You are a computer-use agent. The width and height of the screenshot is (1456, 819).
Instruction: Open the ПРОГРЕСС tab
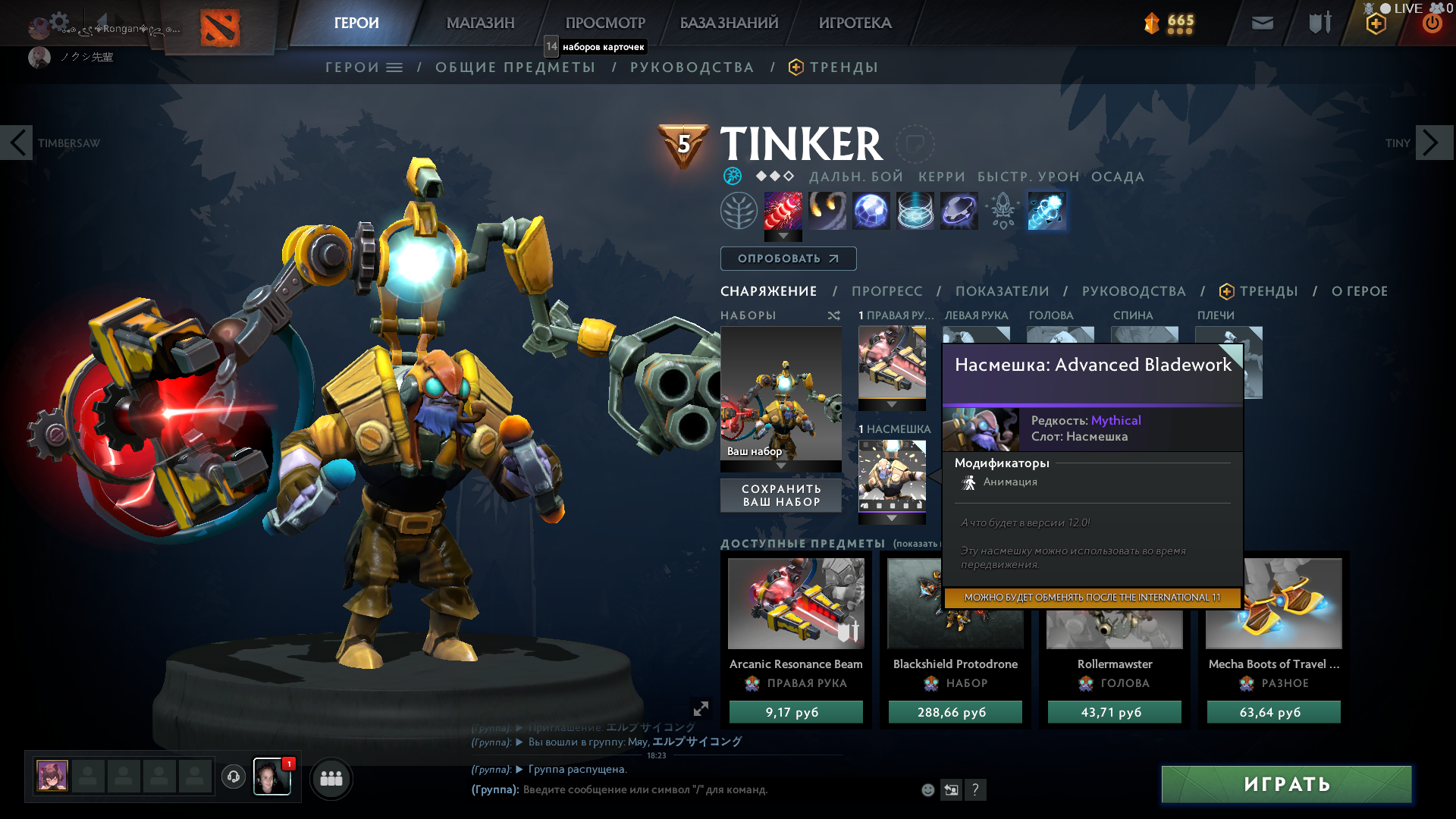tap(886, 290)
